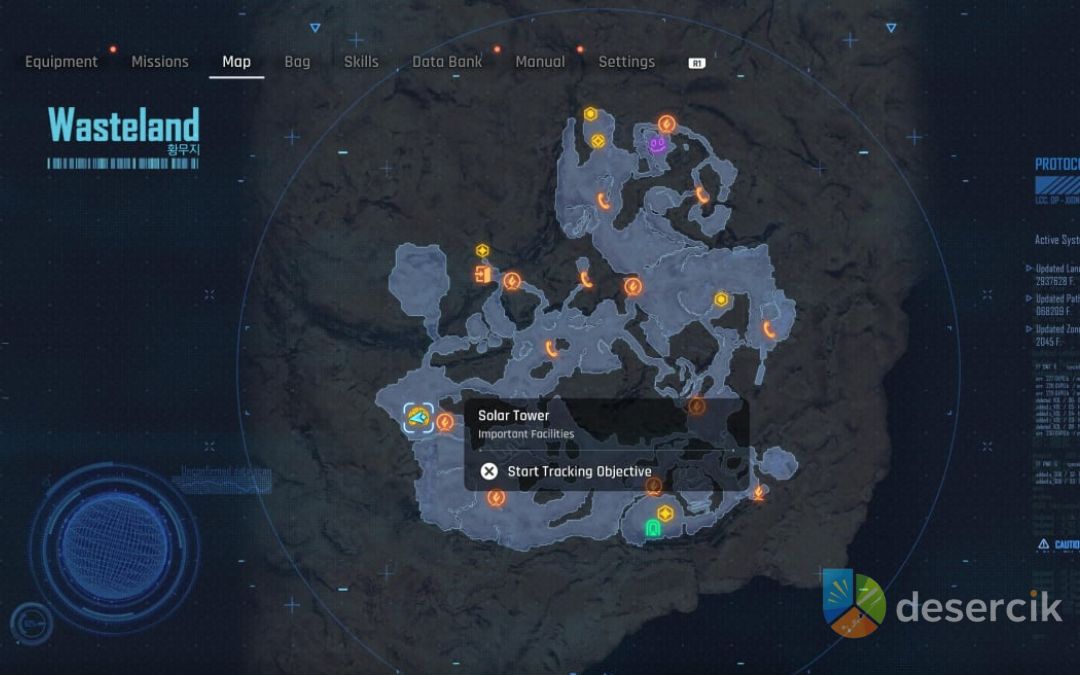Click the rotating globe icon
This screenshot has width=1080, height=675.
click(113, 547)
